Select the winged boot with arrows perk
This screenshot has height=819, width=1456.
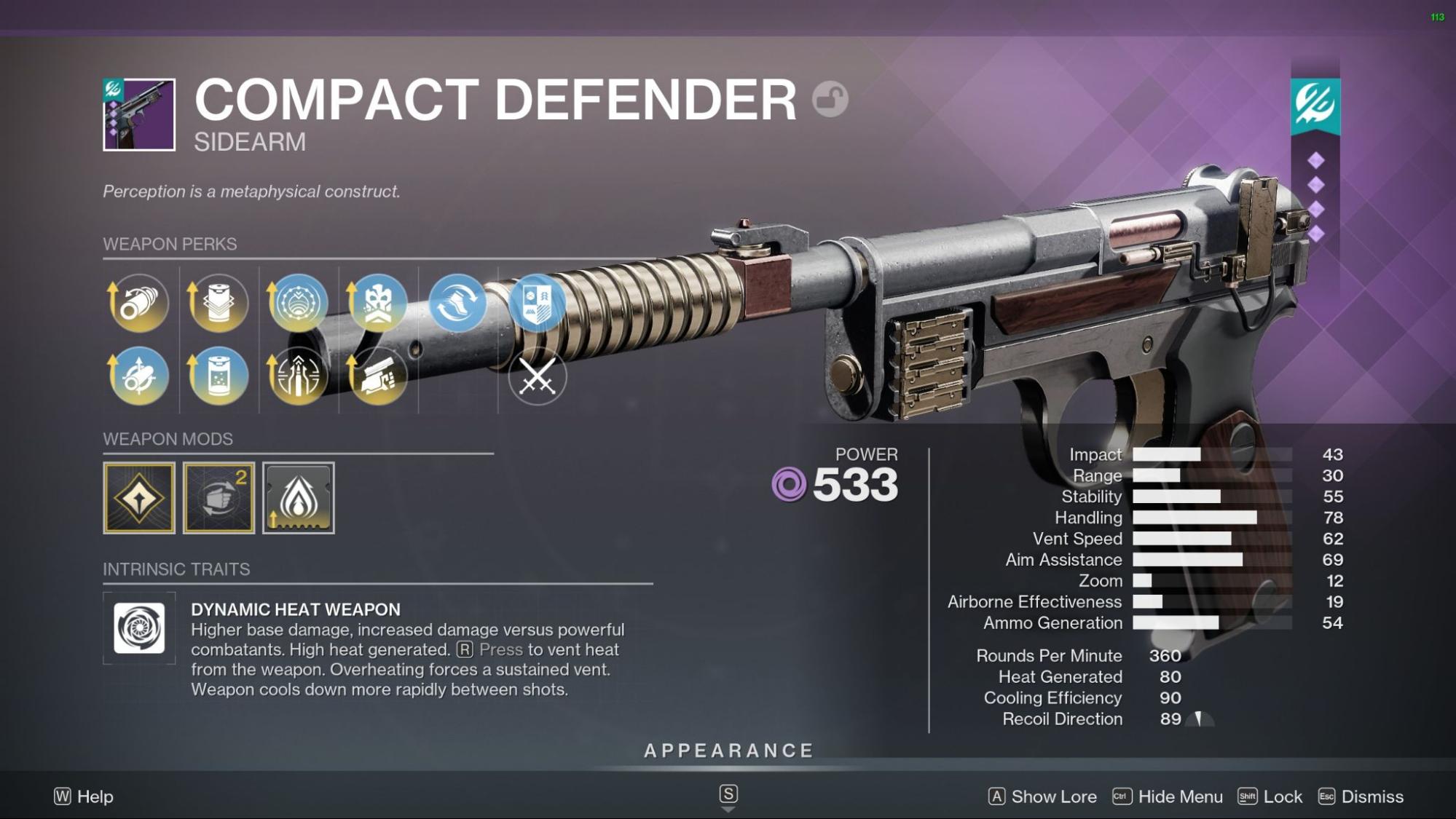coord(457,303)
